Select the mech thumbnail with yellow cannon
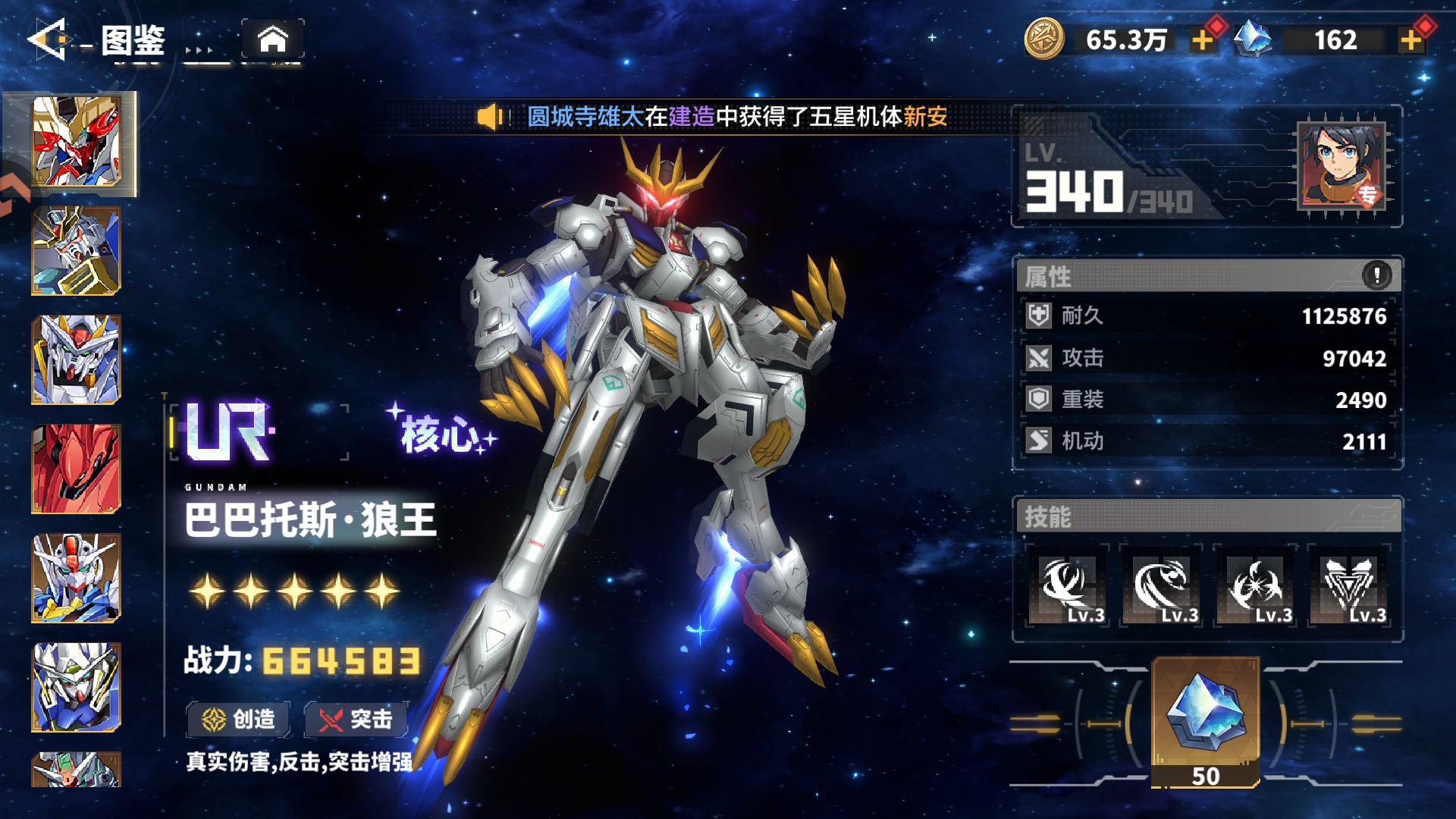 [76, 251]
